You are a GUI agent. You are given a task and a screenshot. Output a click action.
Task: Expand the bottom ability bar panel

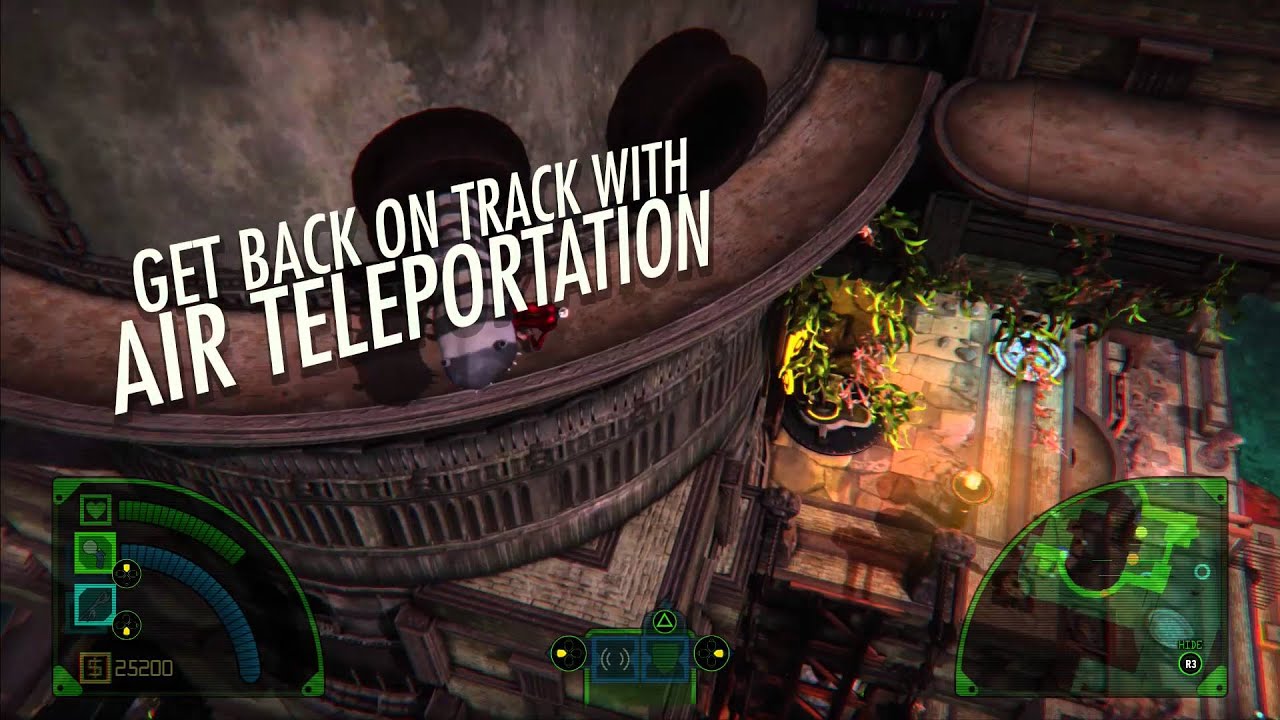tap(640, 660)
